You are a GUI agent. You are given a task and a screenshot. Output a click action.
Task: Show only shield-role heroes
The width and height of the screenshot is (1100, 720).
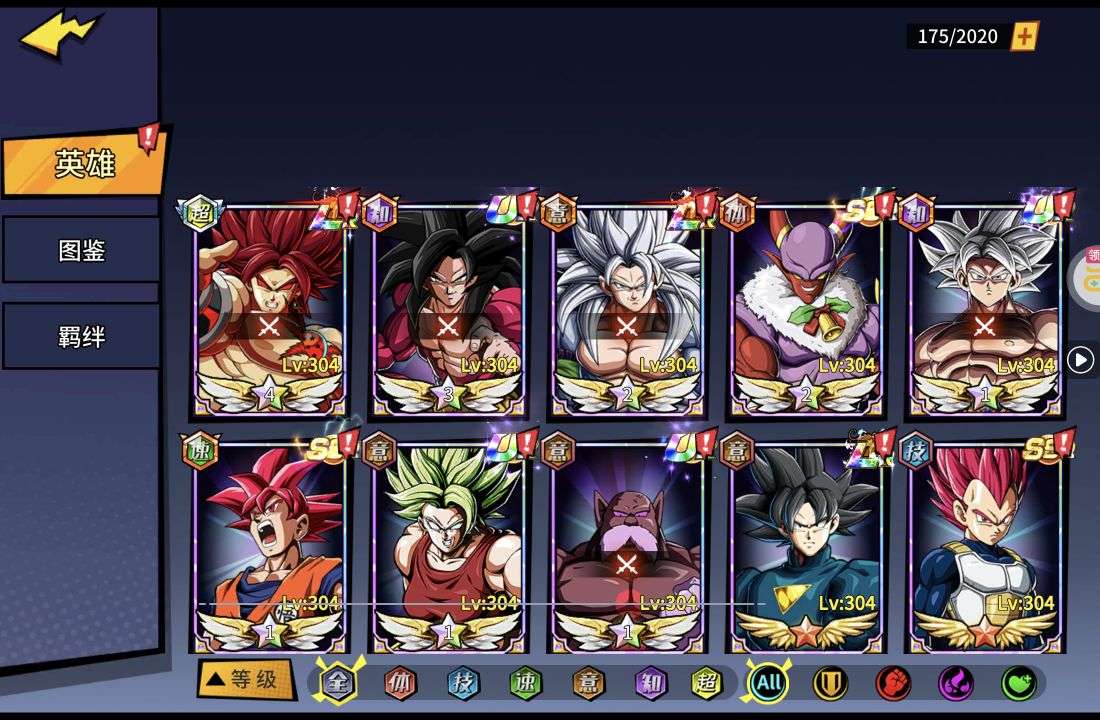pyautogui.click(x=830, y=683)
